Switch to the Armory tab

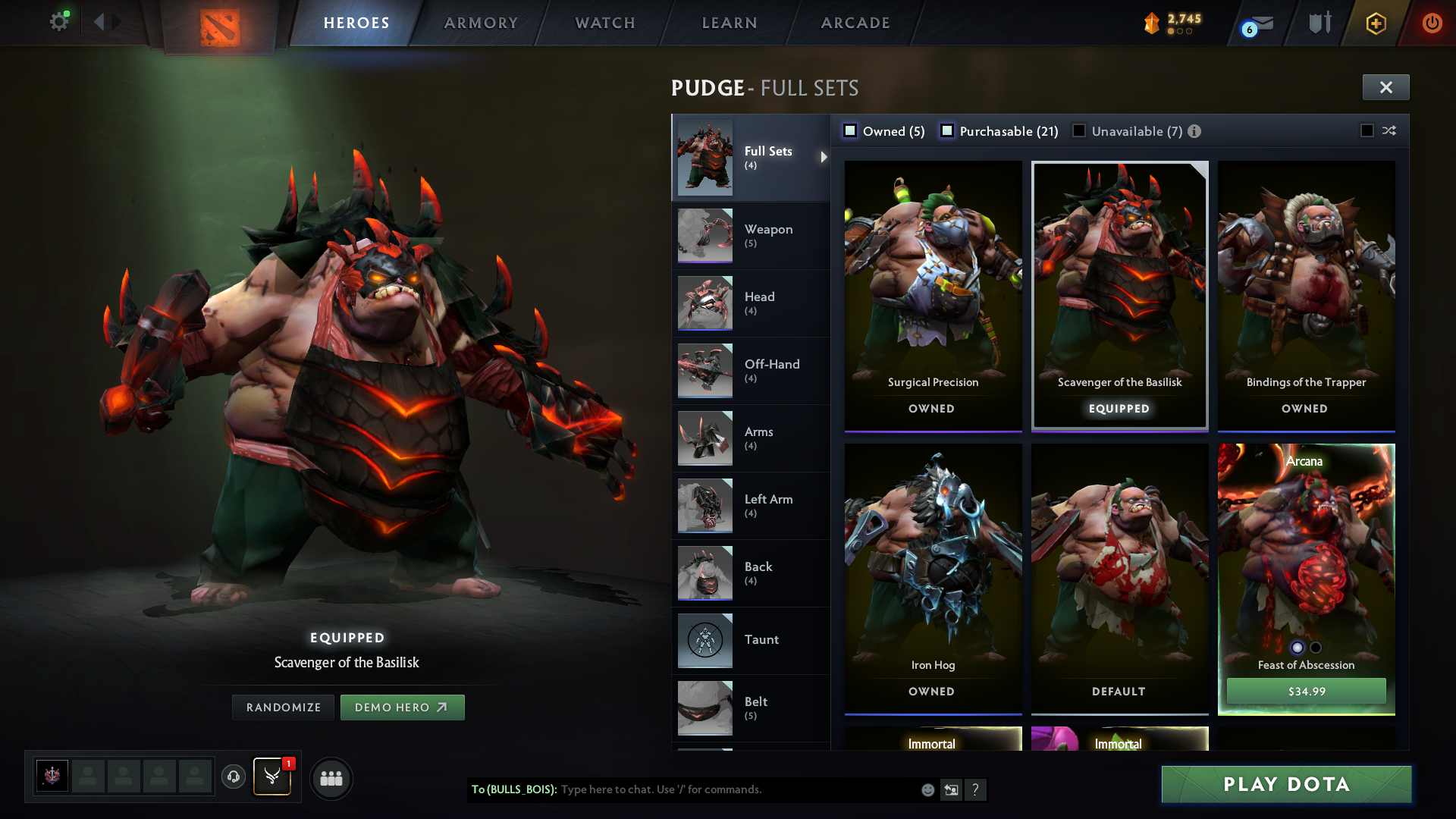coord(481,23)
